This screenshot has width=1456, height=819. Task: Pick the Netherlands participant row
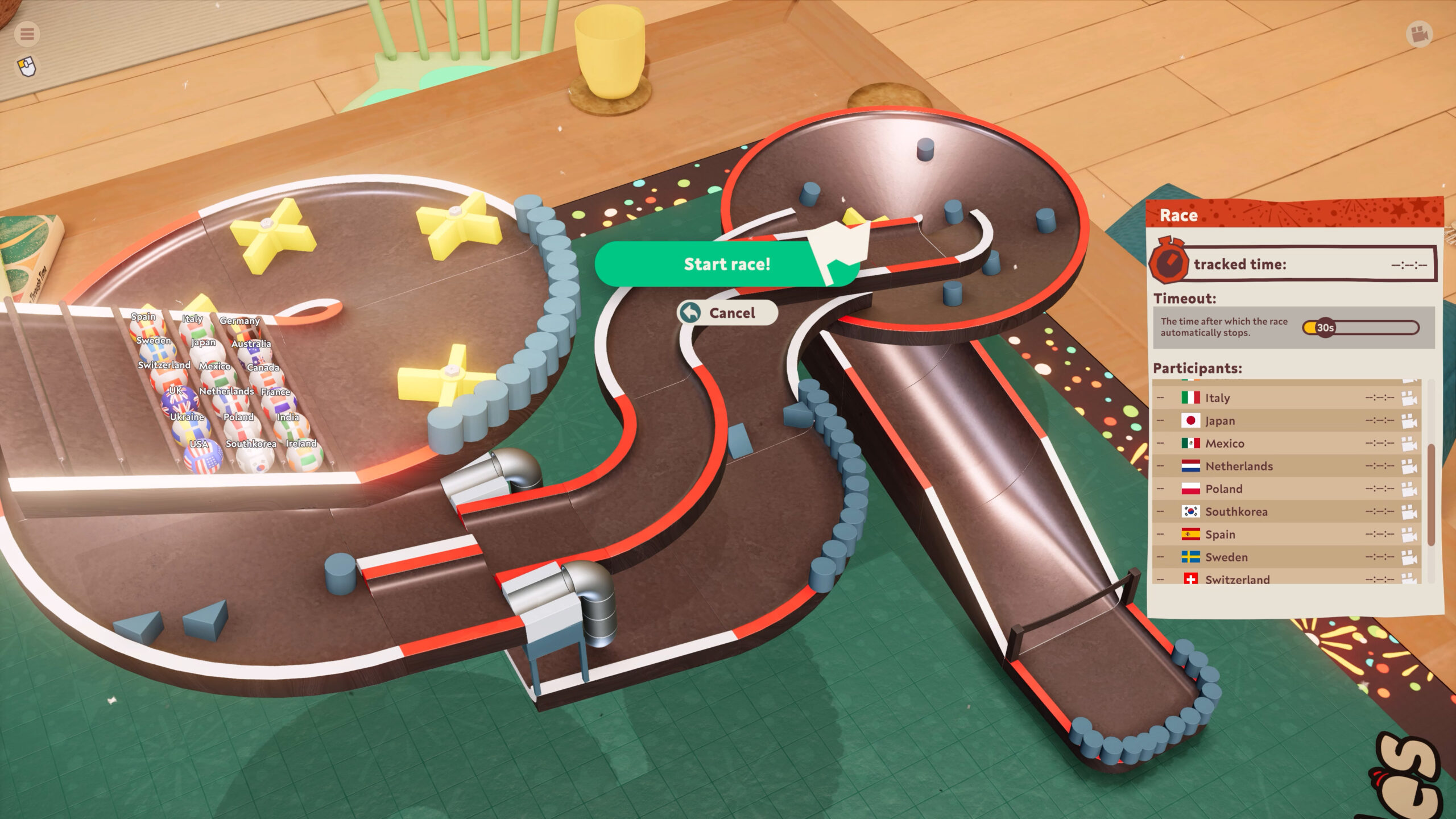[x=1239, y=466]
